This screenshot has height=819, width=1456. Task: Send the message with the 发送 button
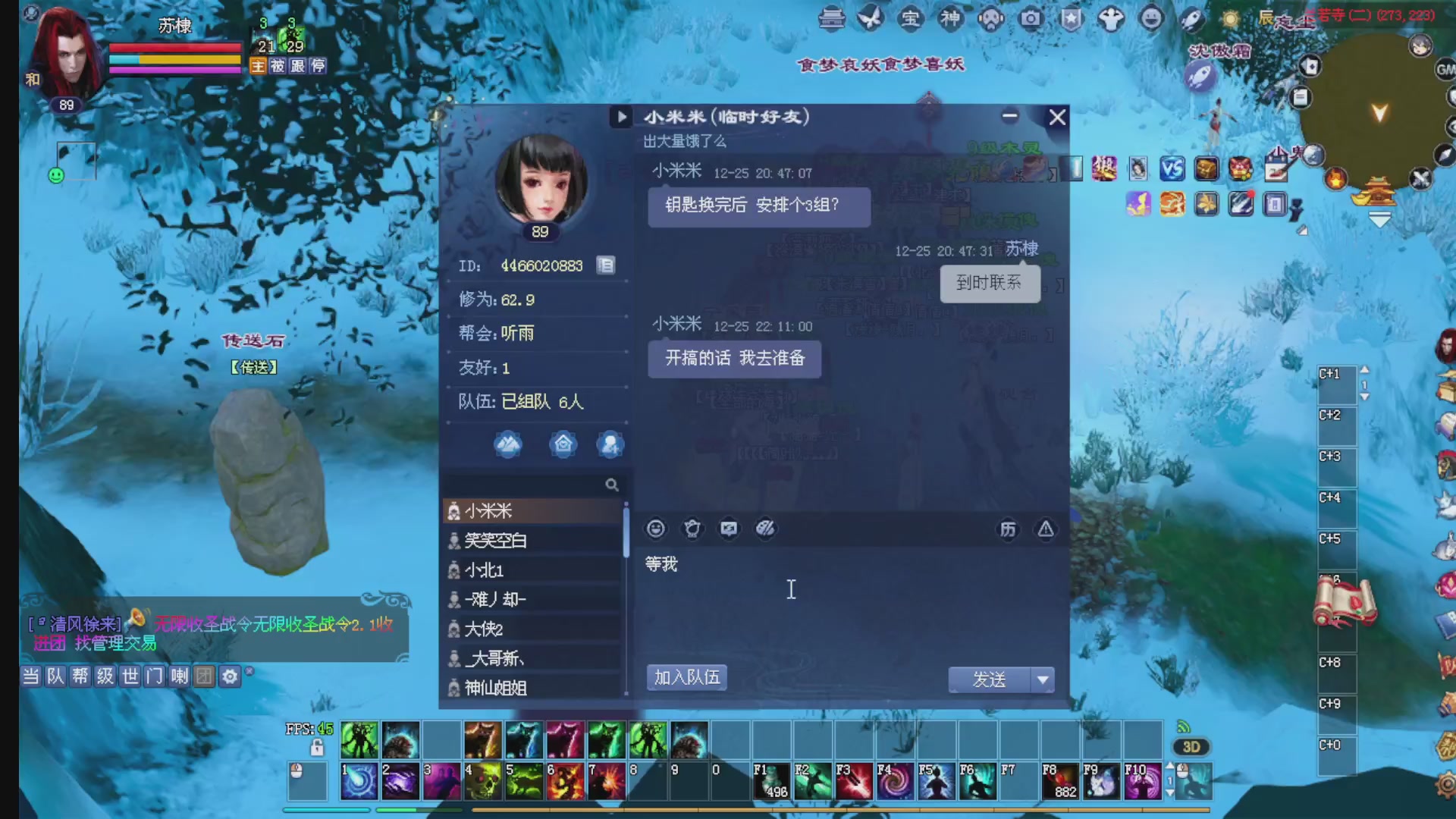tap(988, 679)
